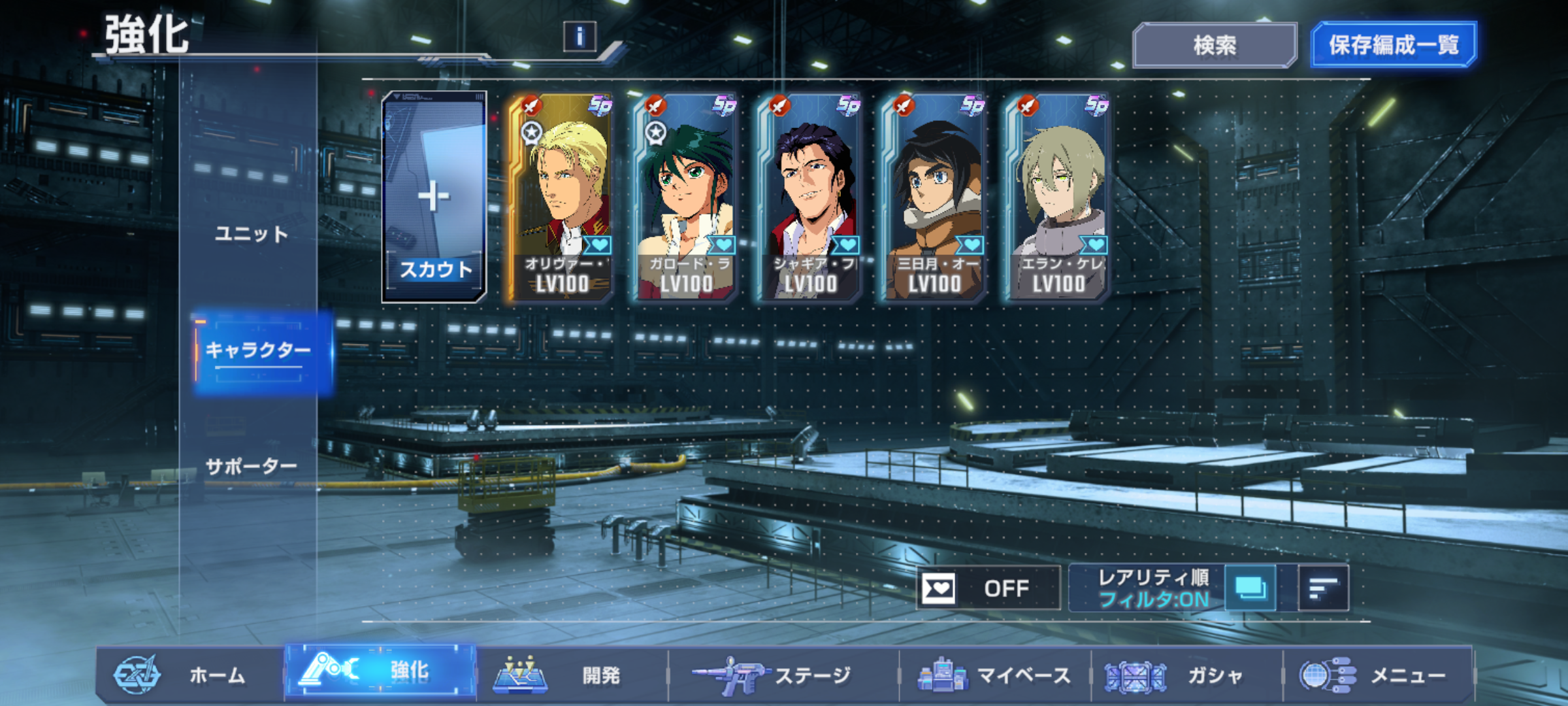Switch to the キャラクター tab
Viewport: 1568px width, 706px height.
point(258,351)
